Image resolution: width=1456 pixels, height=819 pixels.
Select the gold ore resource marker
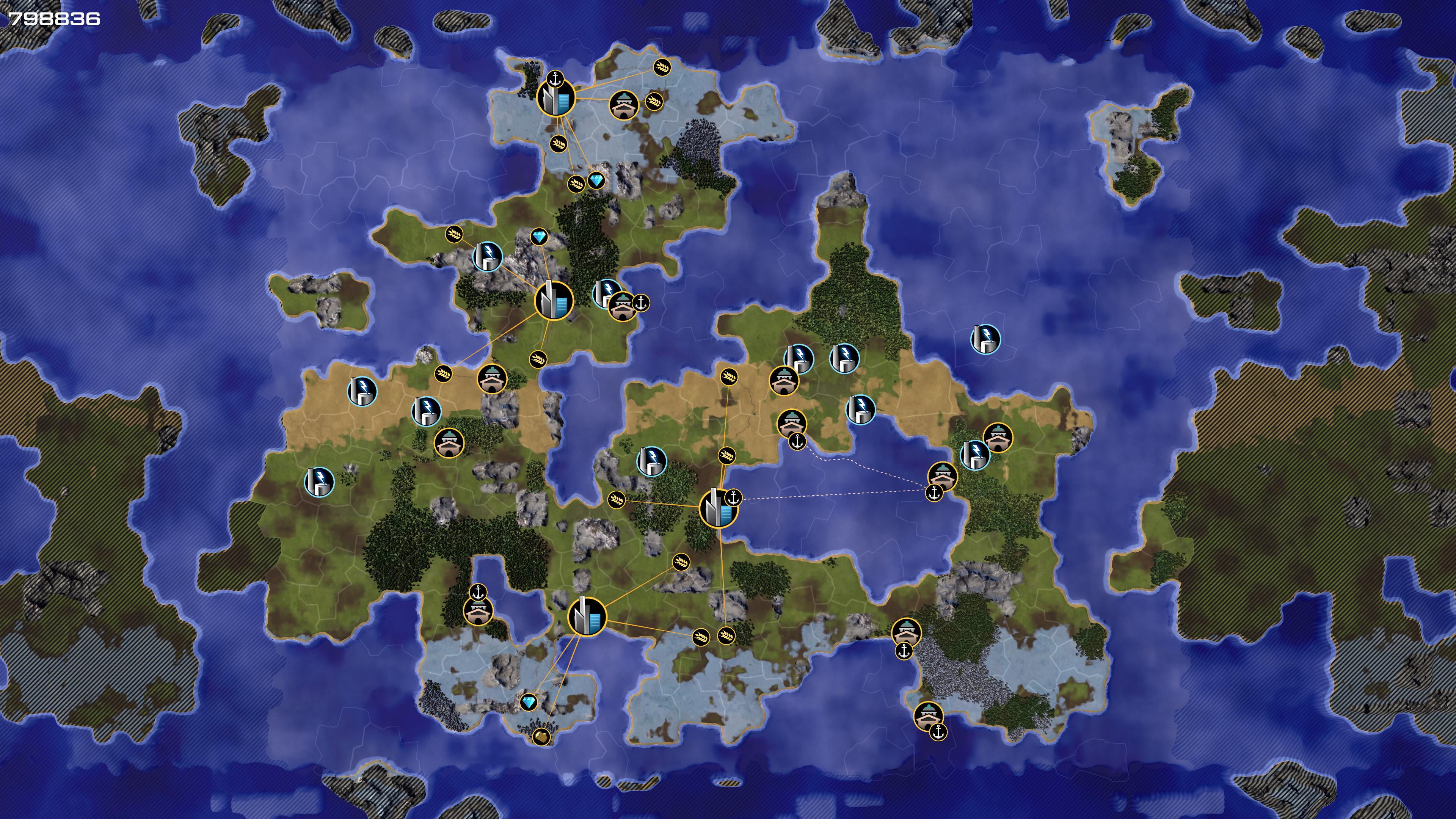(x=541, y=736)
